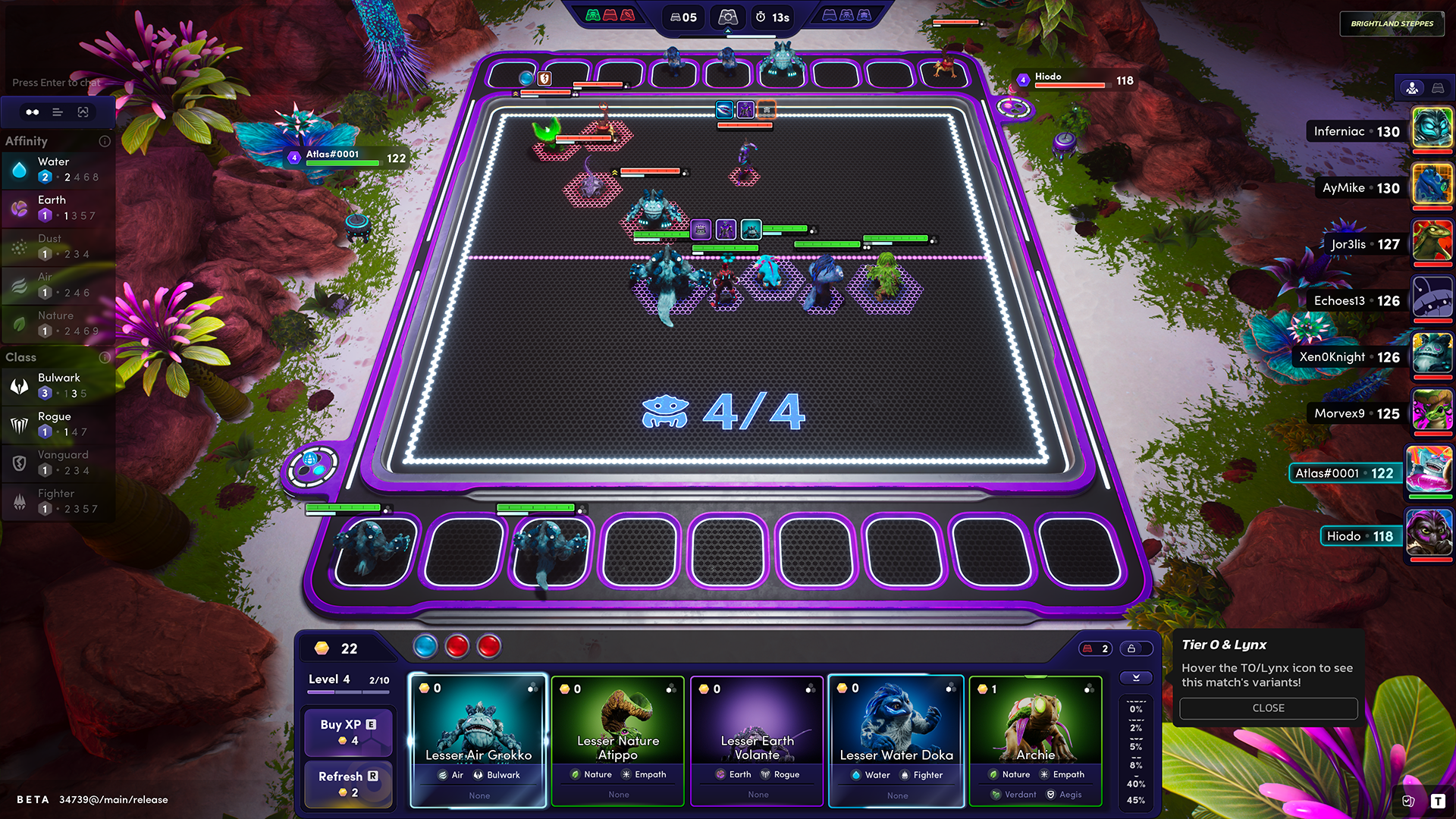This screenshot has height=819, width=1456.
Task: Collapse the shop with the double-chevron button
Action: click(x=1135, y=678)
